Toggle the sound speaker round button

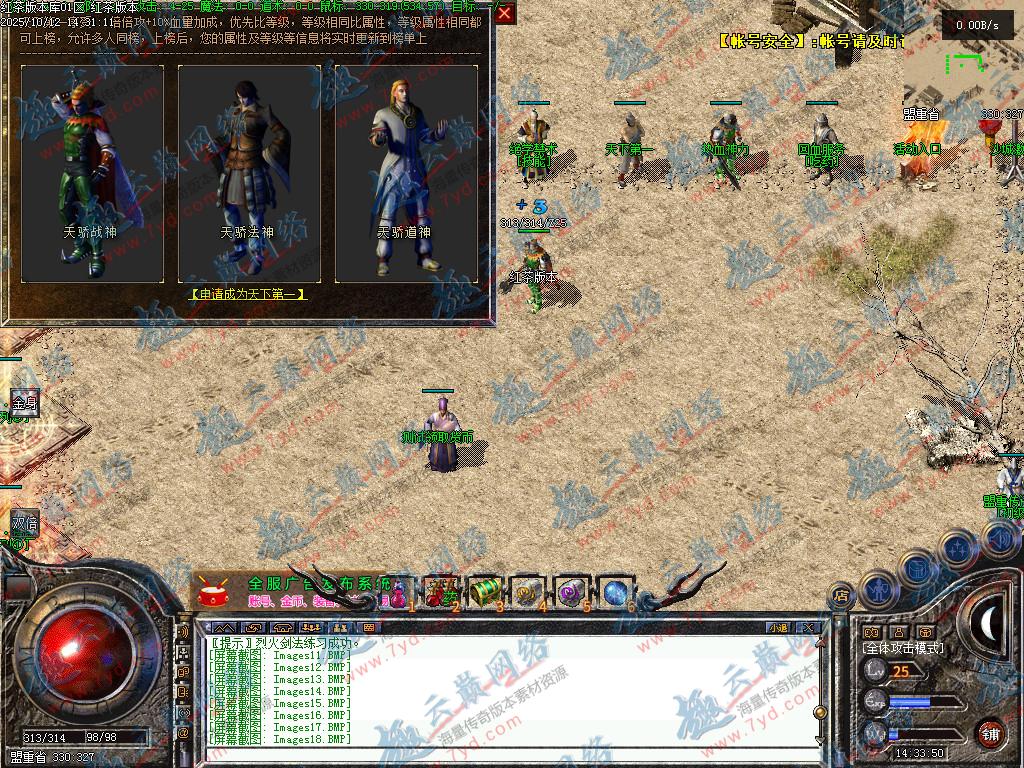998,539
